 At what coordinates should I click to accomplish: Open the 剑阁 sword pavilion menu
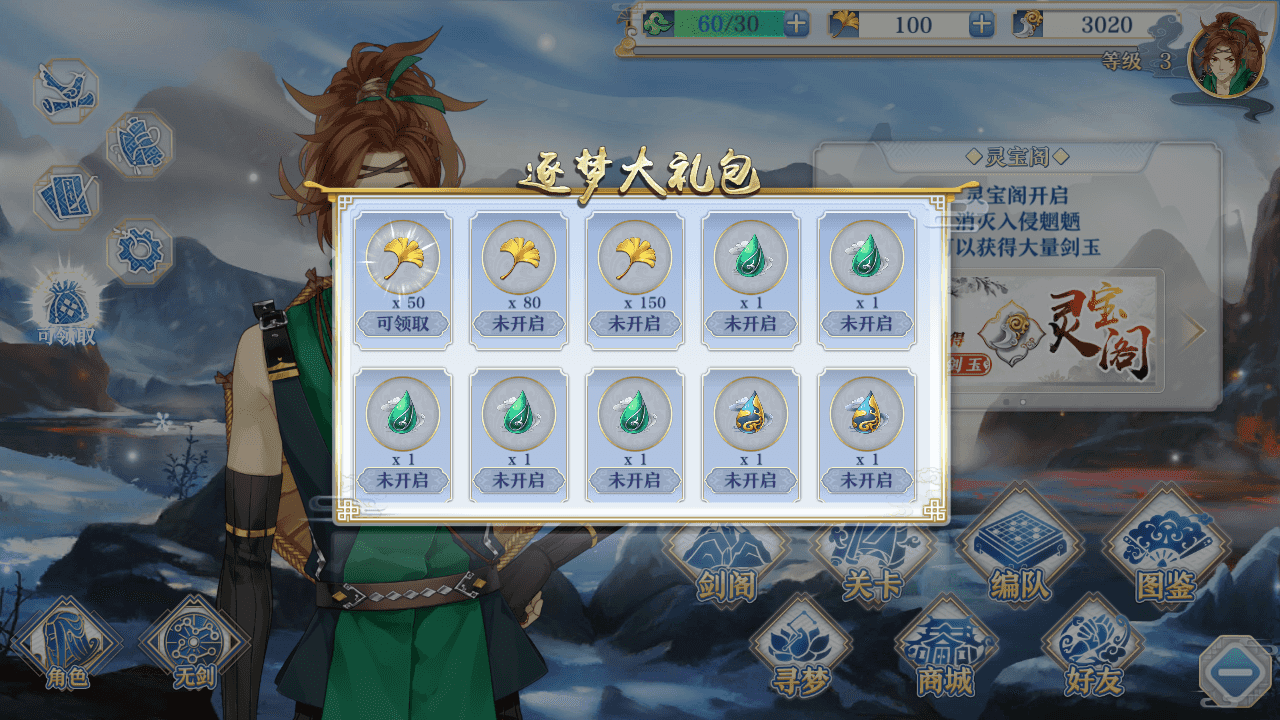726,570
